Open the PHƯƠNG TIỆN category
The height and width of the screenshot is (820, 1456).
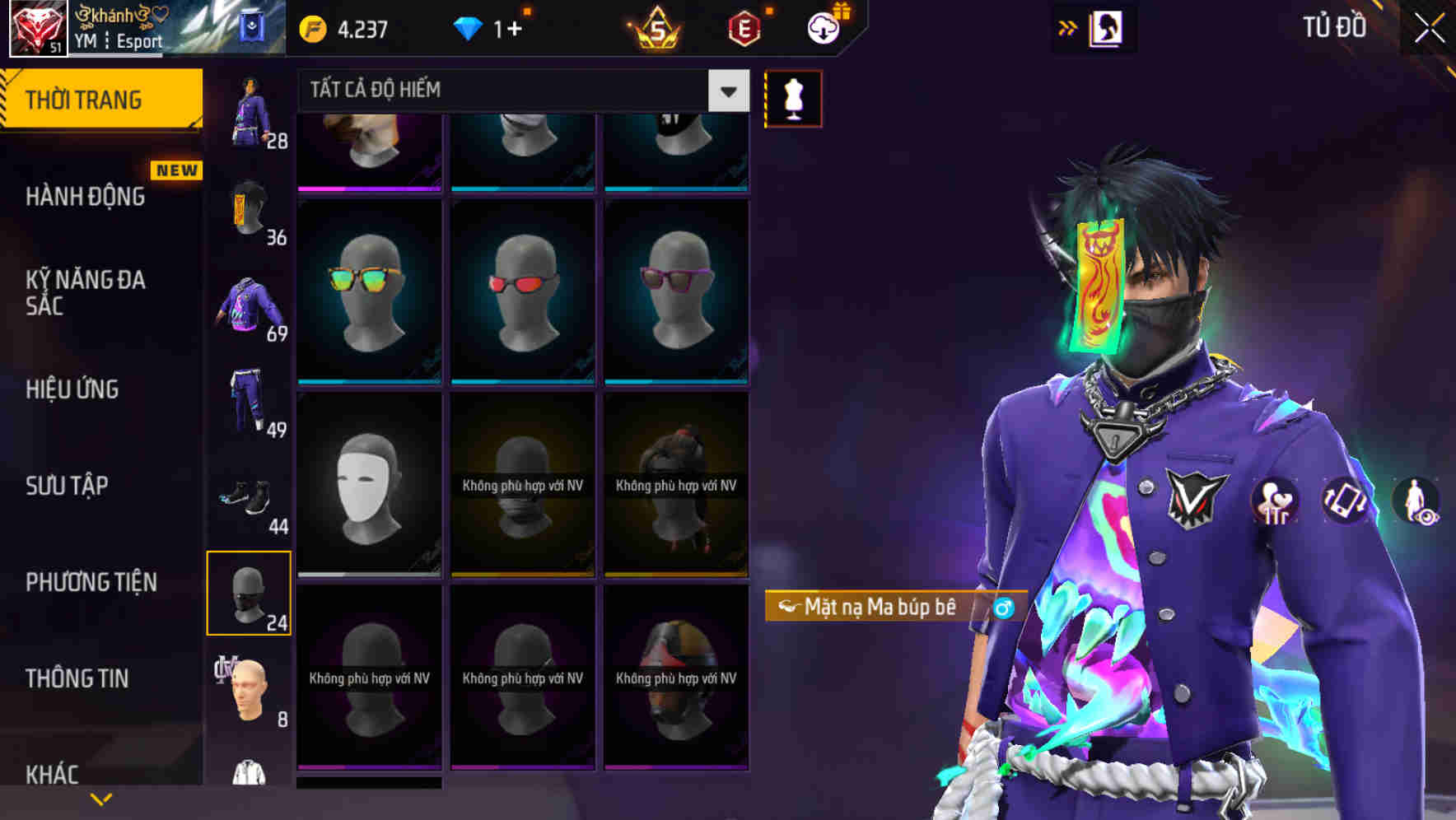(x=93, y=581)
